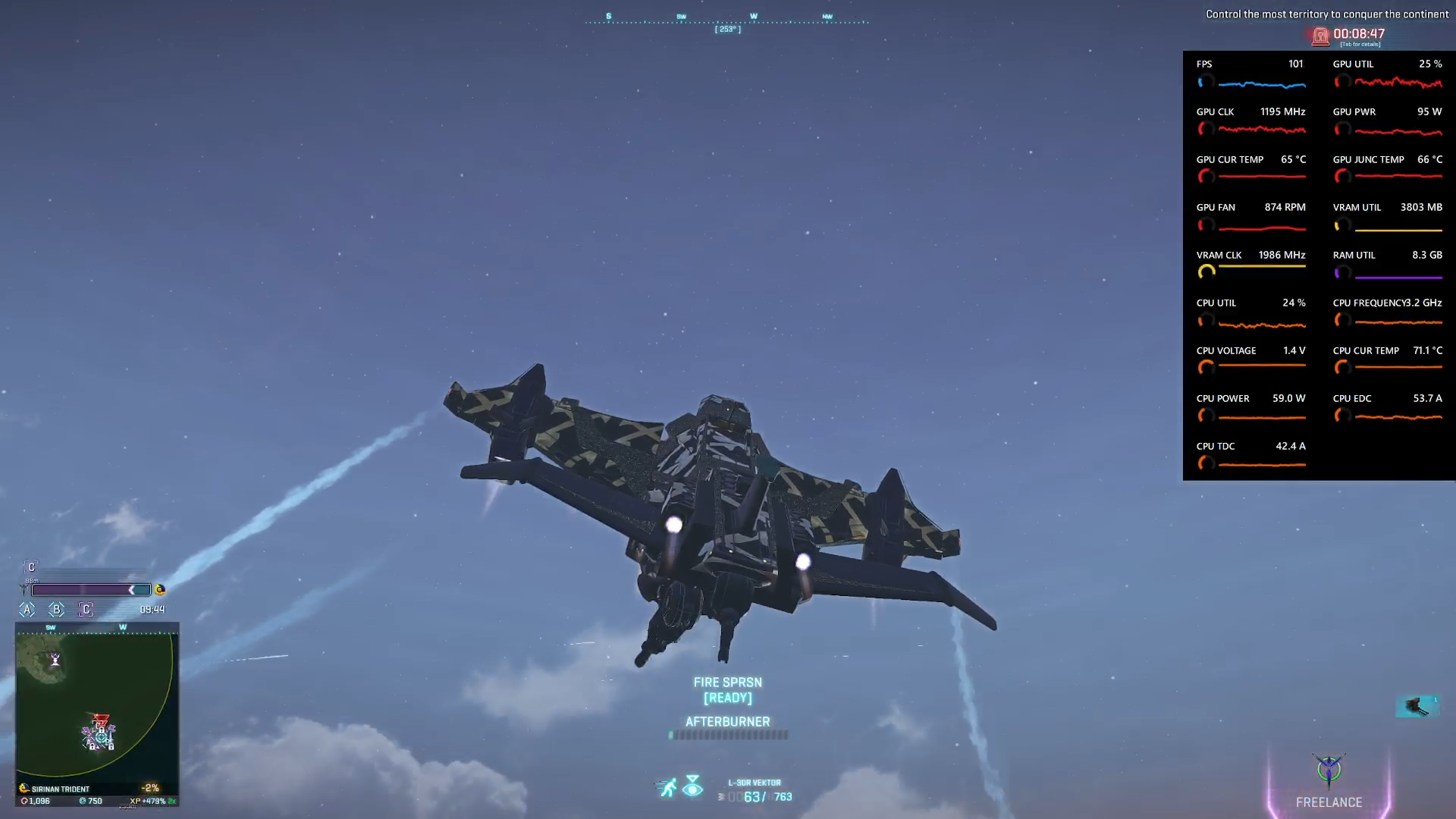
Task: Select the L-30R VEKTOR weapon label
Action: pyautogui.click(x=755, y=782)
